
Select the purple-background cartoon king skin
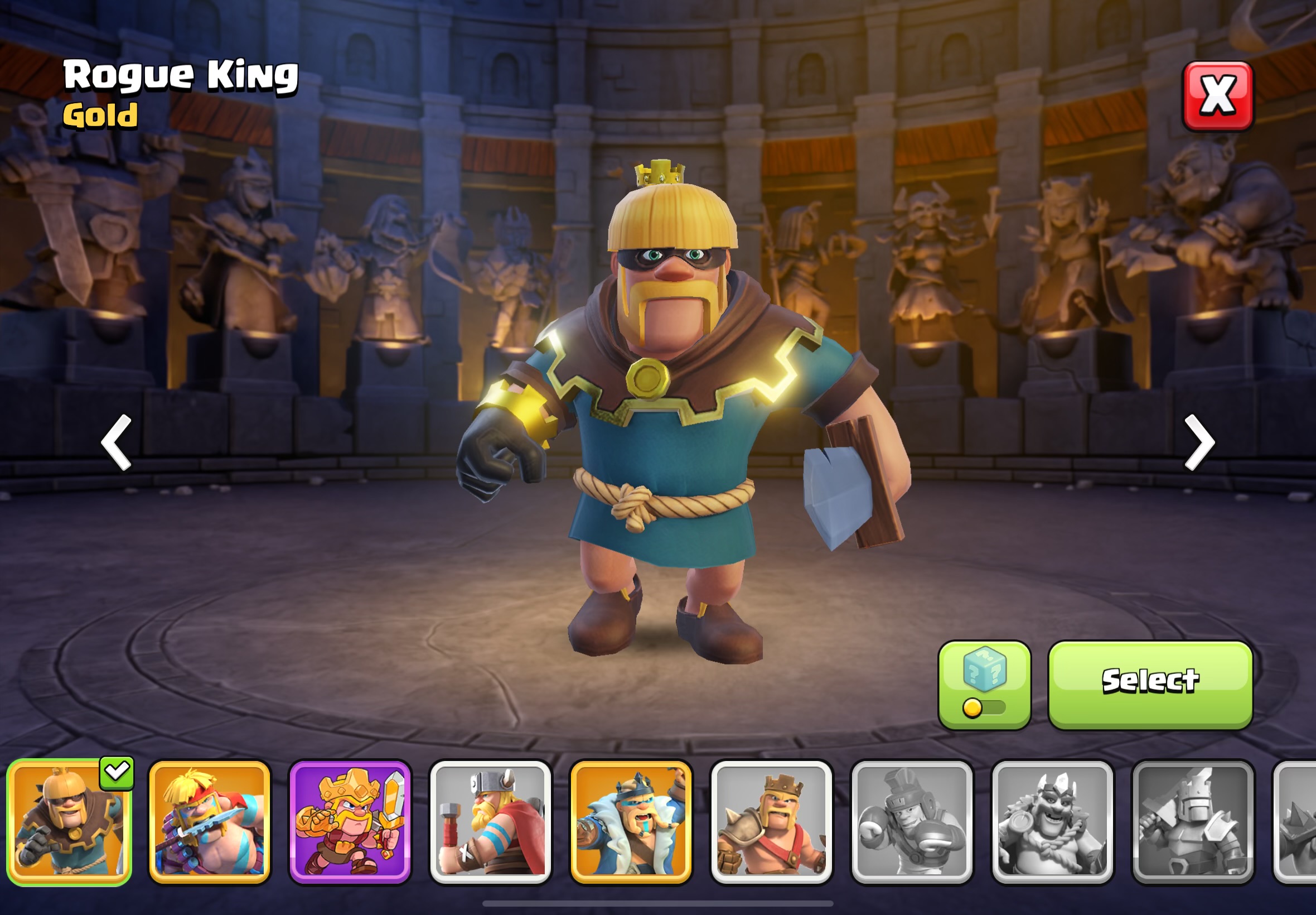350,822
